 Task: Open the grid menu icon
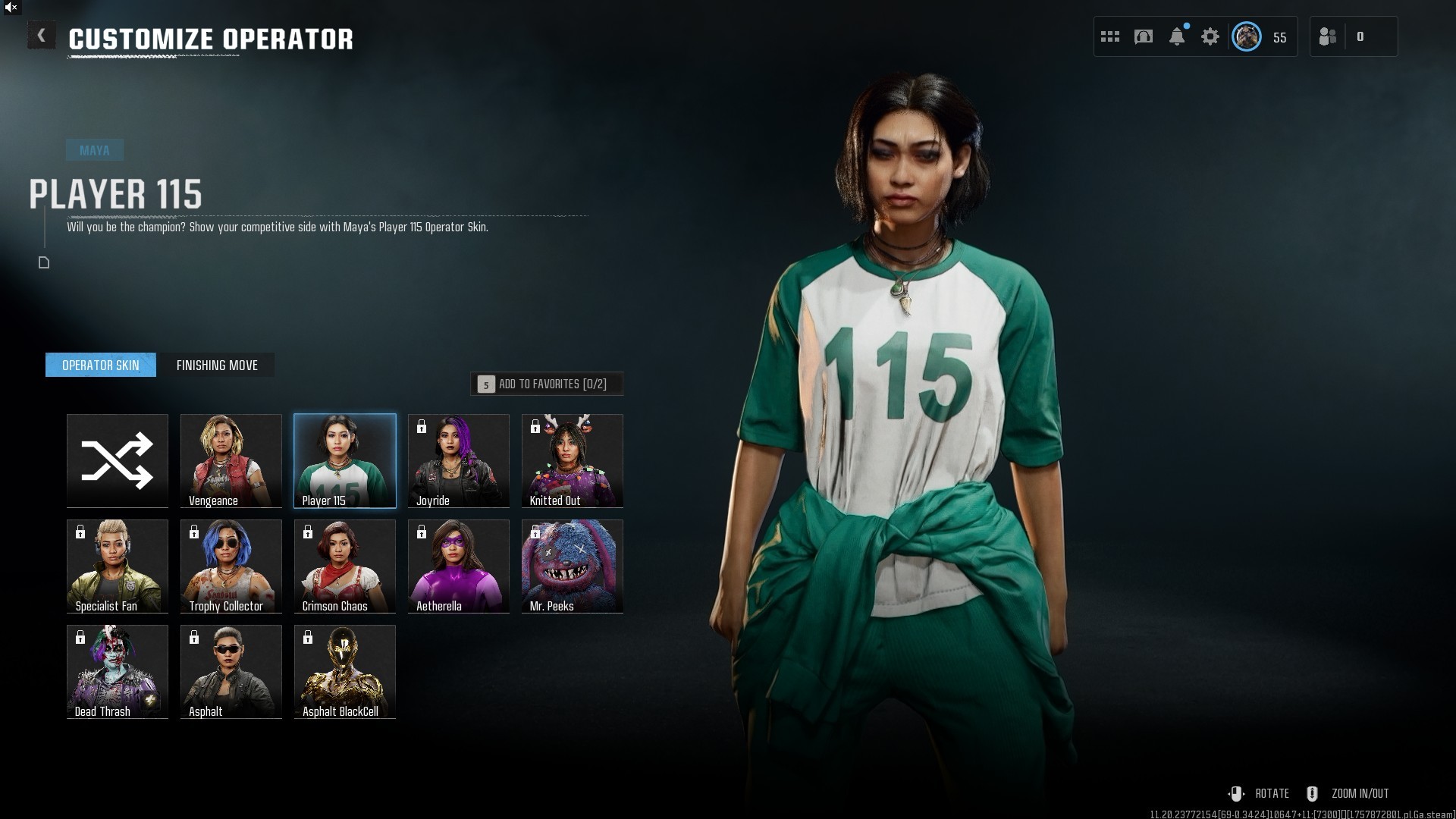tap(1110, 36)
